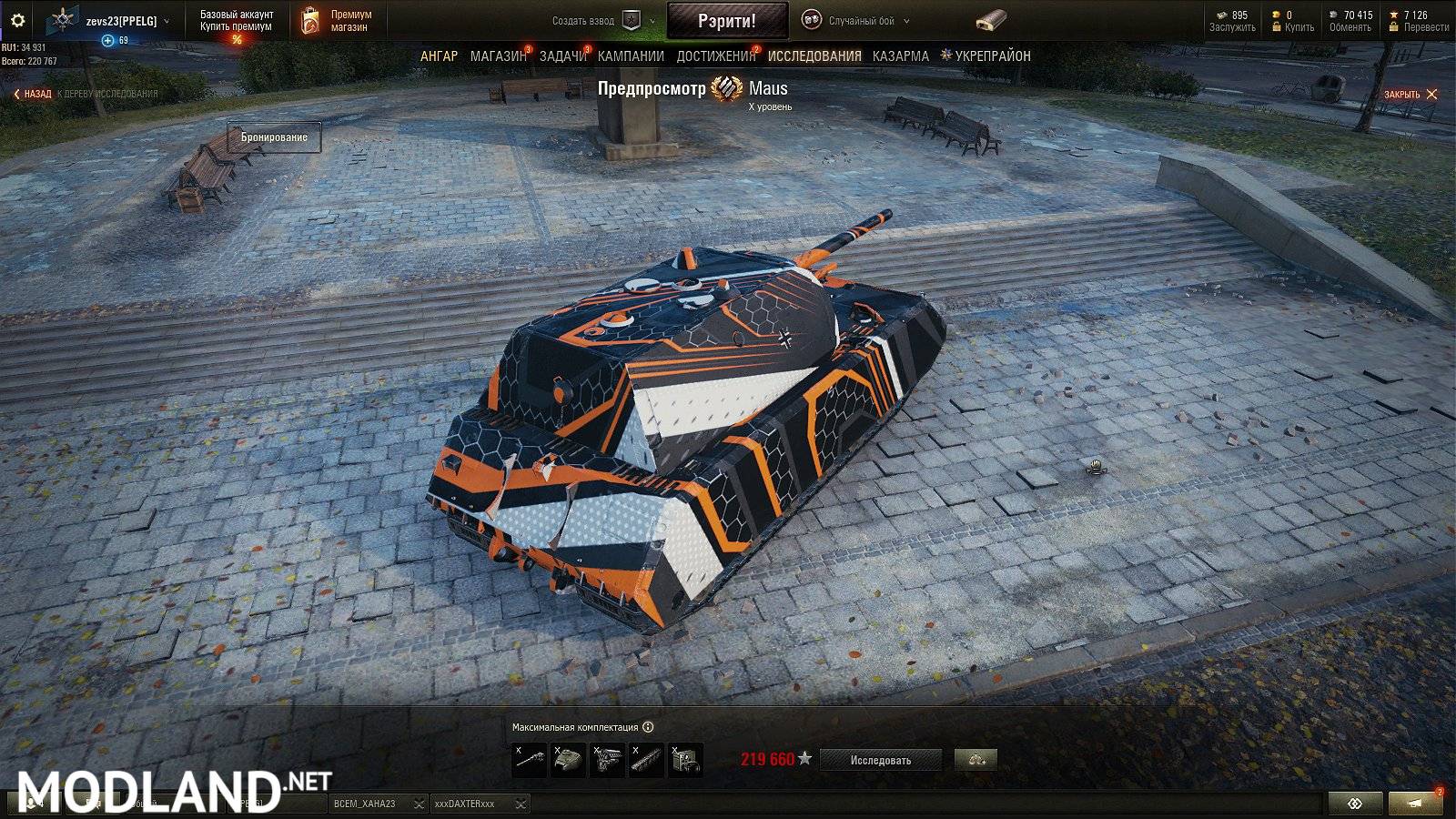Close the BCEM_XAHA23 chat tab
The image size is (1456, 819).
tap(420, 804)
